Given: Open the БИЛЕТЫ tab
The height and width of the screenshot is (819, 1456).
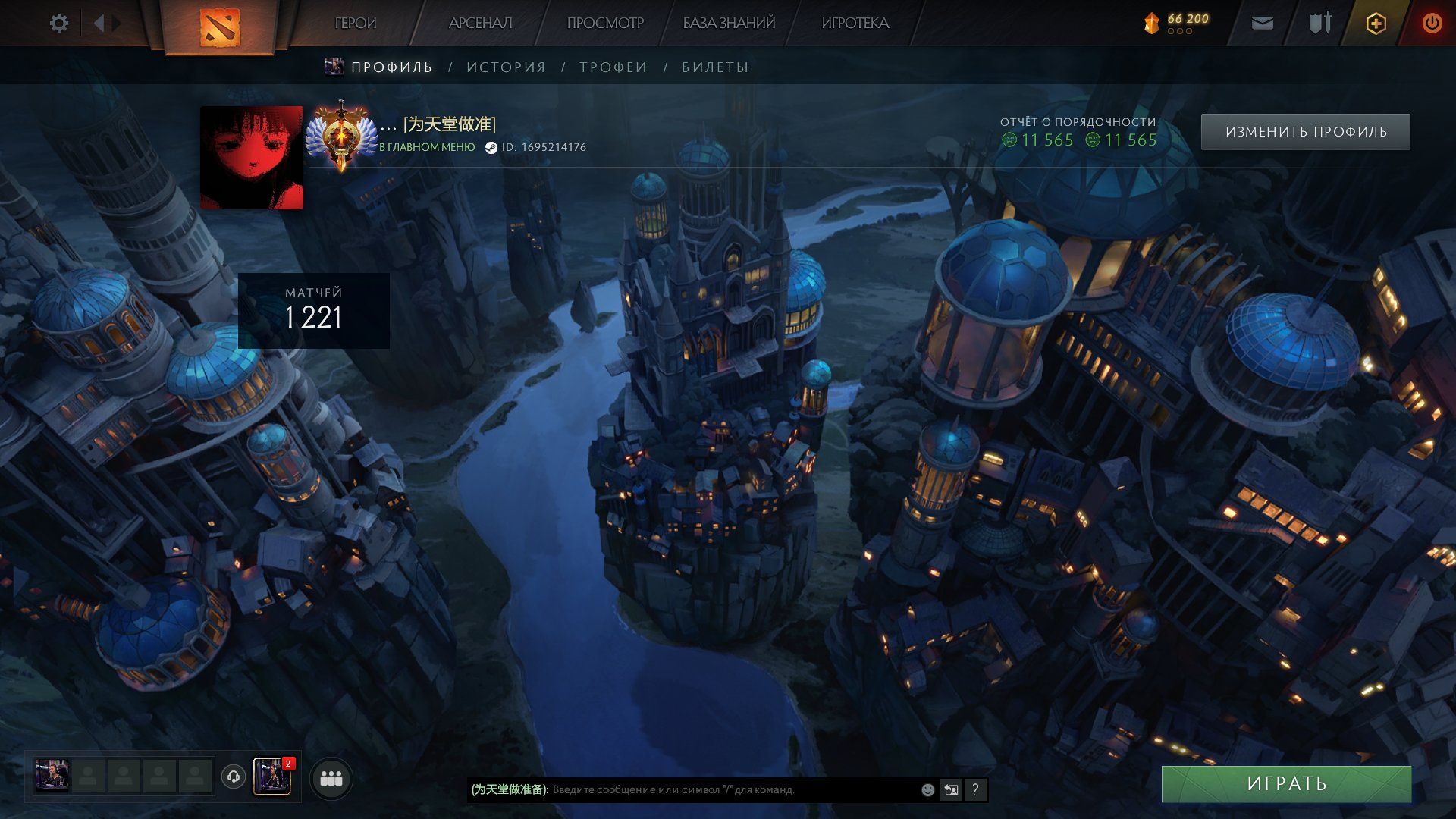Looking at the screenshot, I should coord(715,67).
